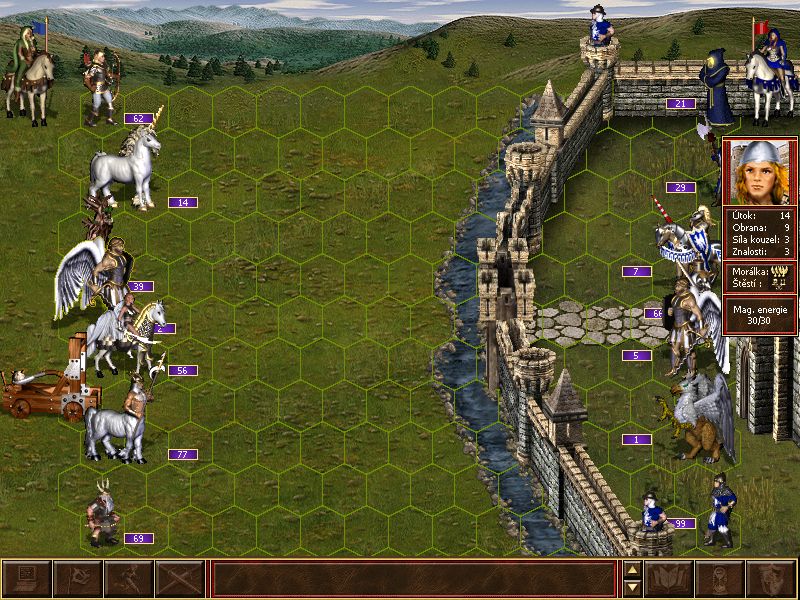
Task: Make the unit wait with the hourglass button
Action: click(x=719, y=579)
